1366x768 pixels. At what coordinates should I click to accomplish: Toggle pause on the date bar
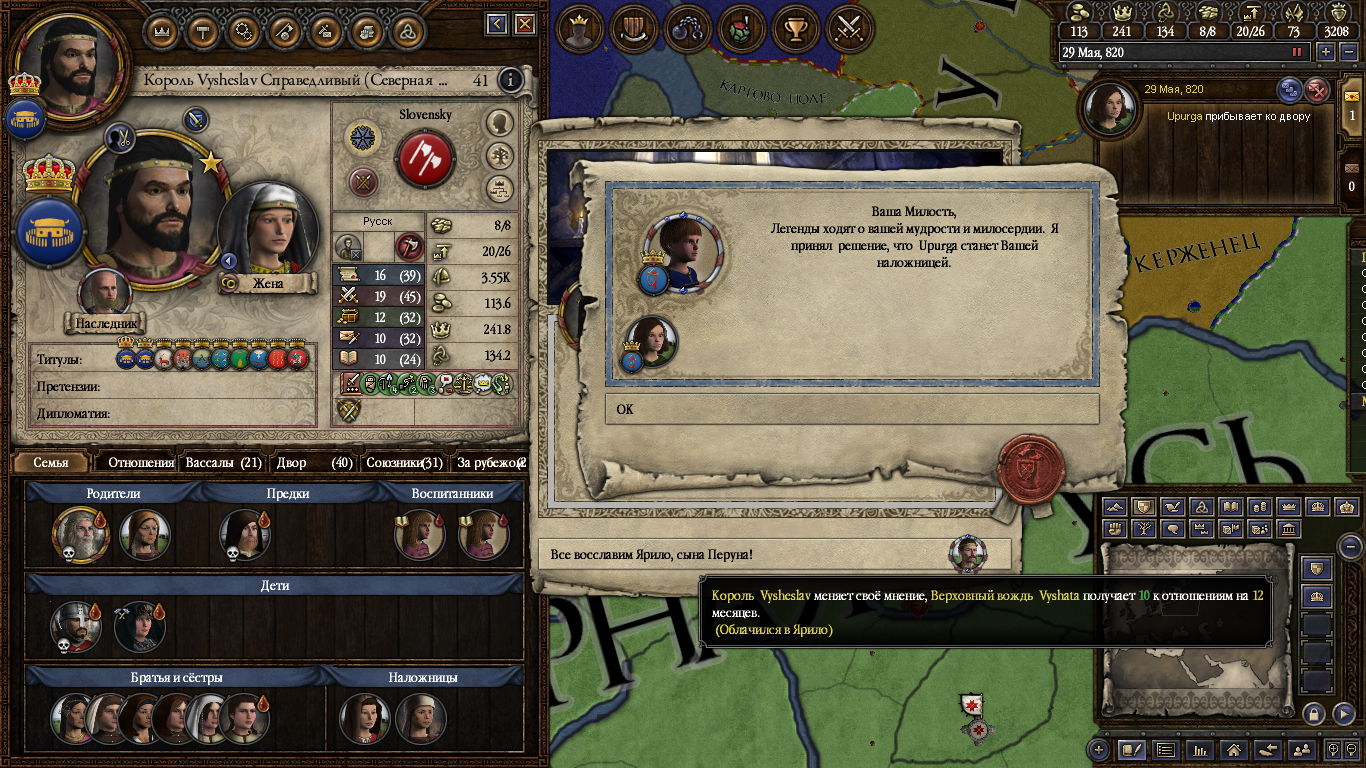[x=1297, y=52]
